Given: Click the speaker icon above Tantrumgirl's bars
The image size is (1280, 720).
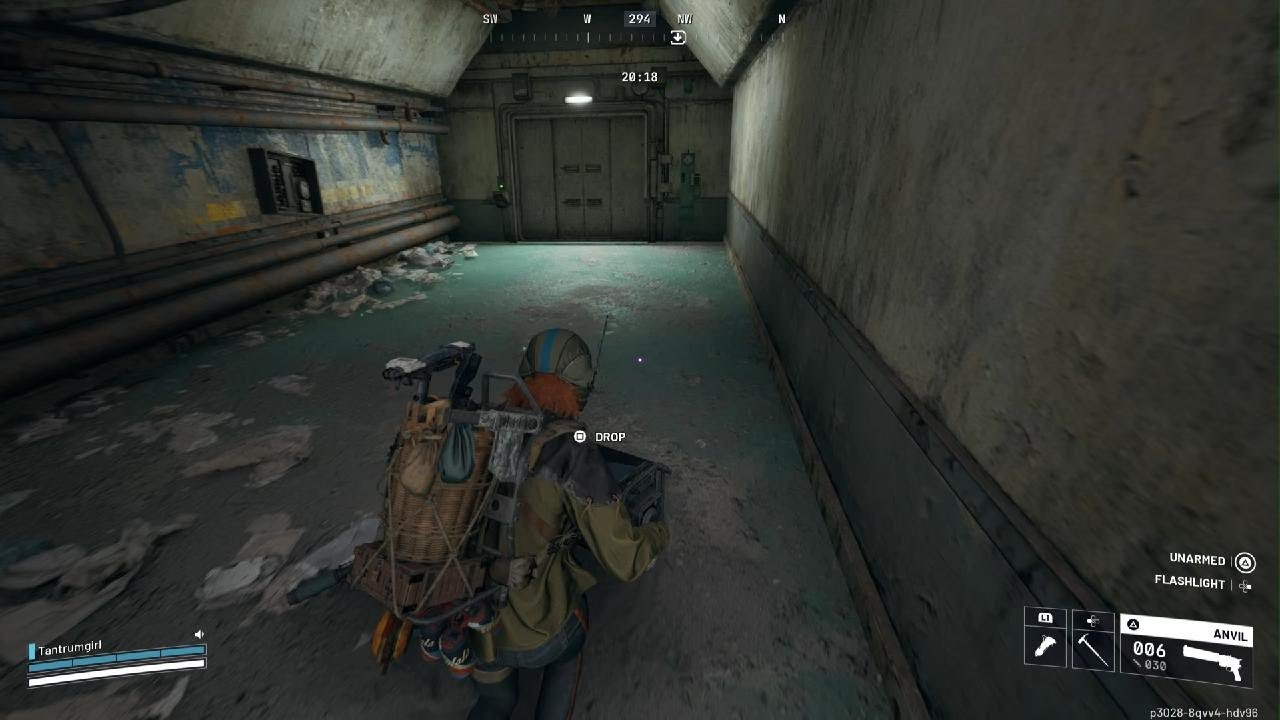Looking at the screenshot, I should pos(199,634).
